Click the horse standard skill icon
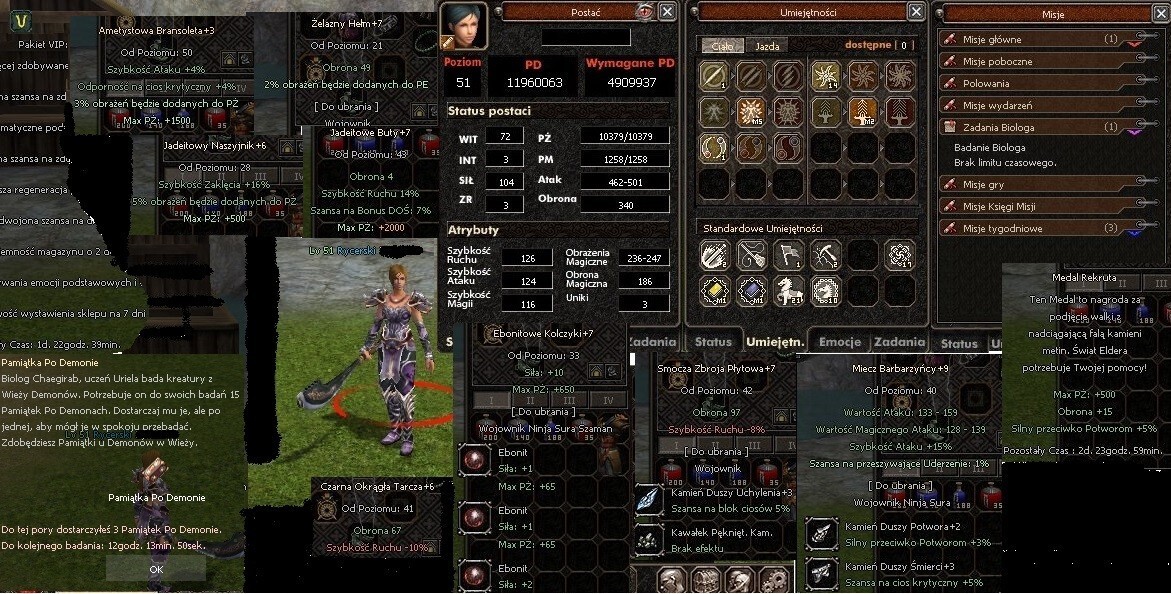This screenshot has width=1171, height=594. coord(788,290)
